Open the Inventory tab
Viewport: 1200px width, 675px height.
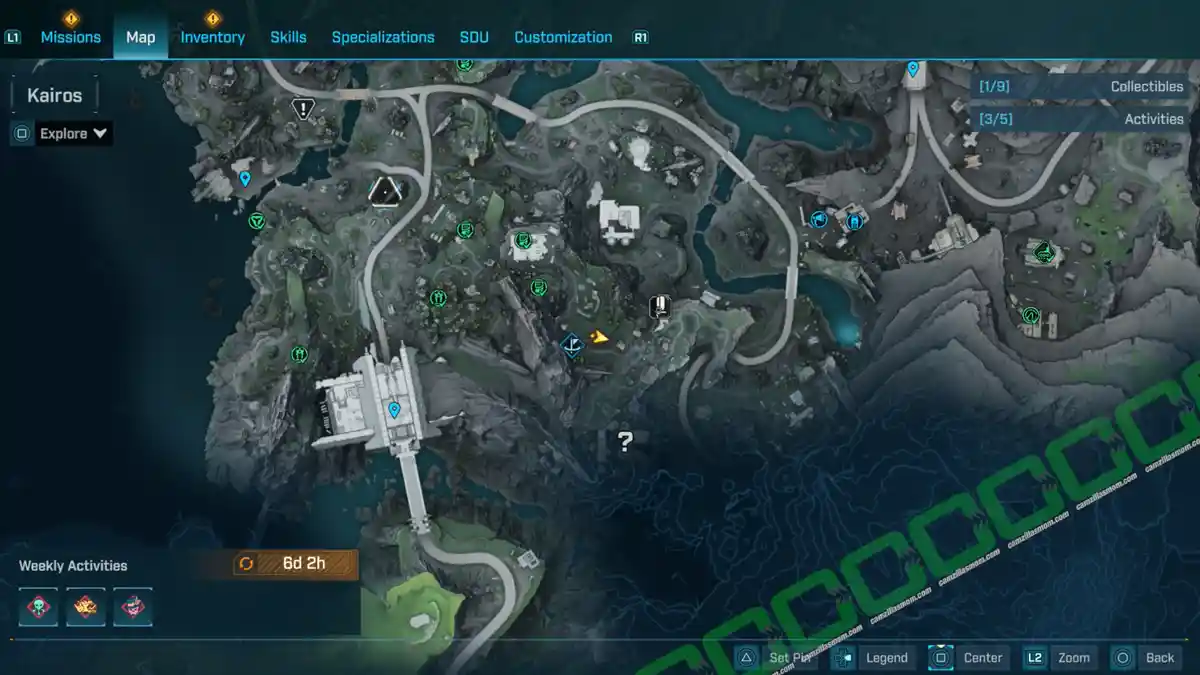(212, 37)
